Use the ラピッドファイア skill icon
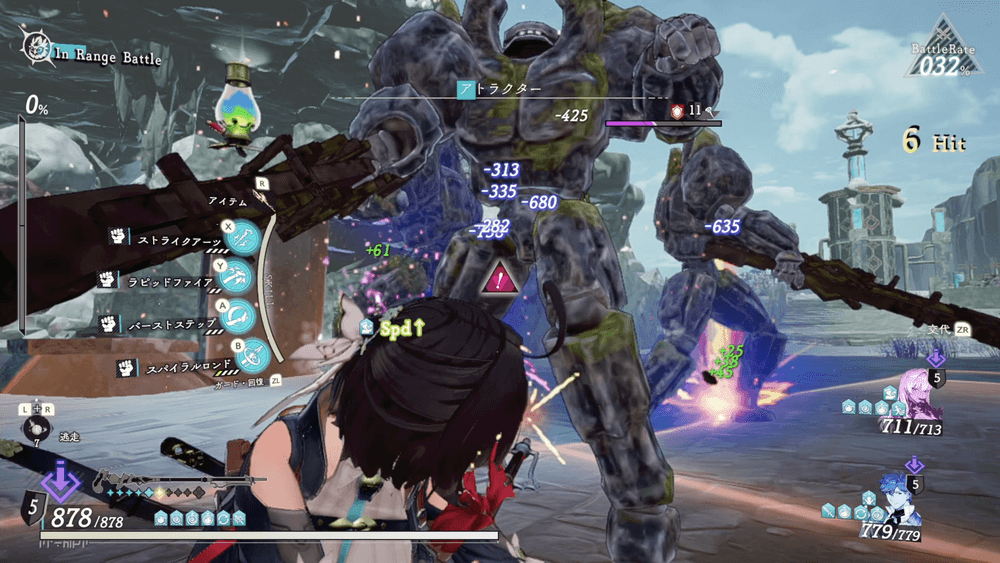 [x=239, y=279]
